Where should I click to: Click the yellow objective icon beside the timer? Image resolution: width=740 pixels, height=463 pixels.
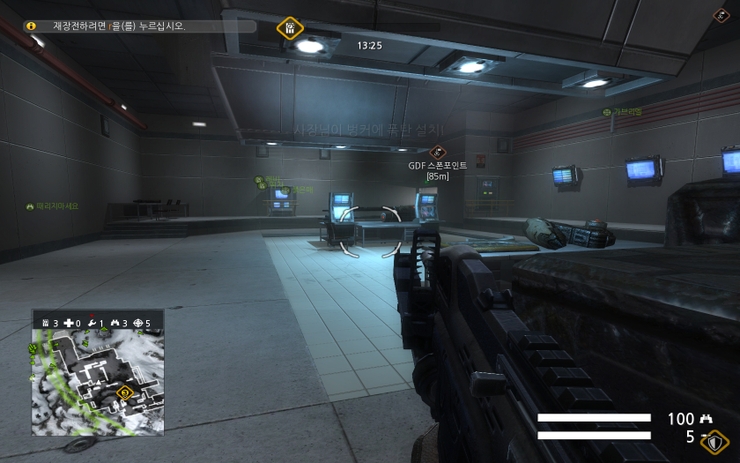point(289,27)
